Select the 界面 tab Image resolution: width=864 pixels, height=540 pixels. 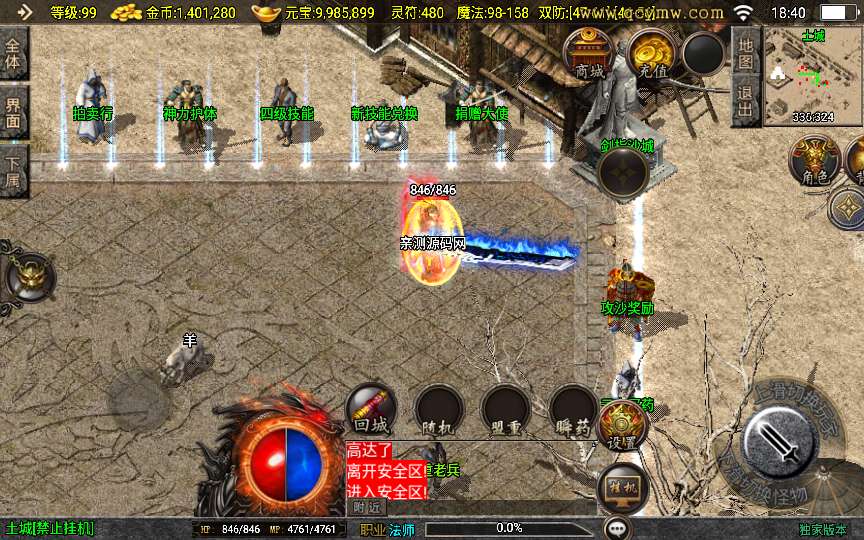point(14,112)
